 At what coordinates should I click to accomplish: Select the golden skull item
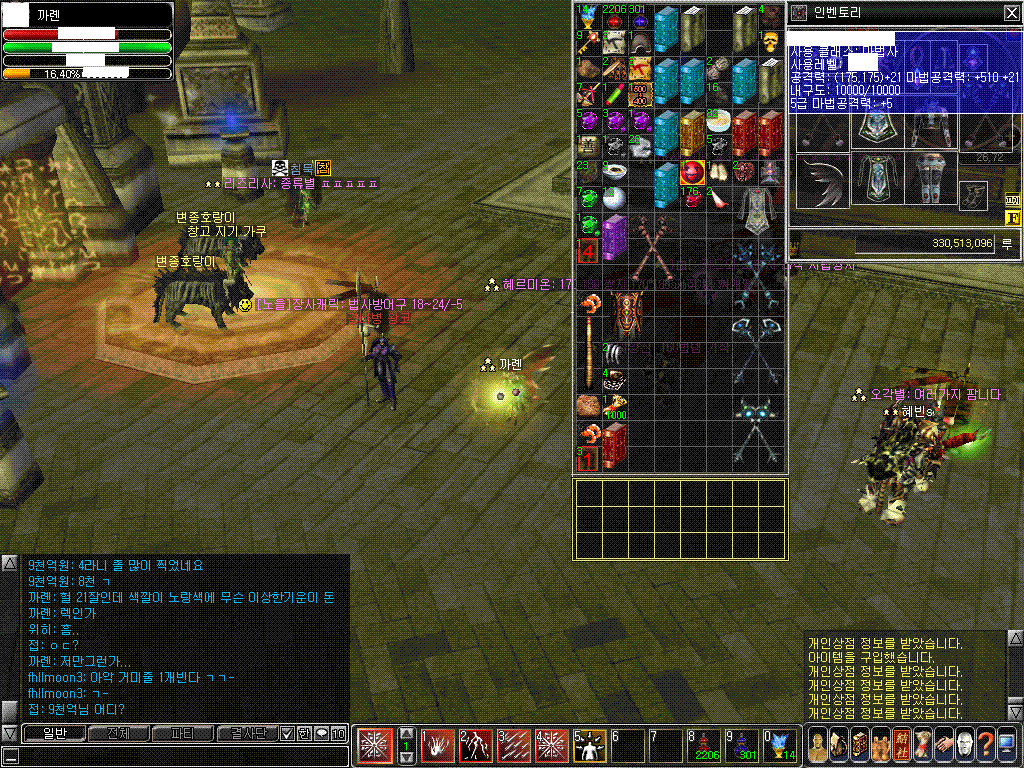tap(770, 43)
